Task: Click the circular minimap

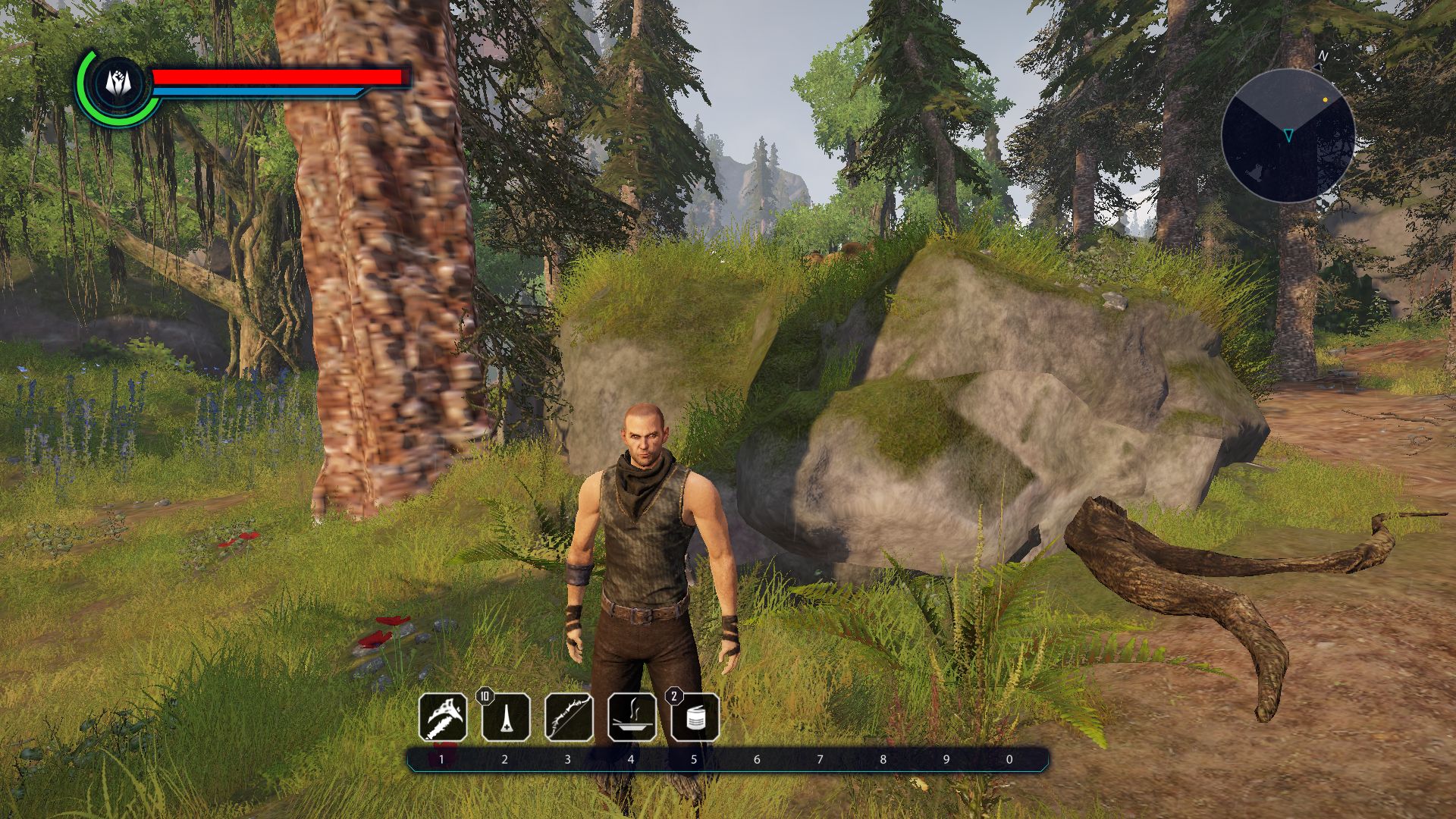Action: coord(1288,136)
